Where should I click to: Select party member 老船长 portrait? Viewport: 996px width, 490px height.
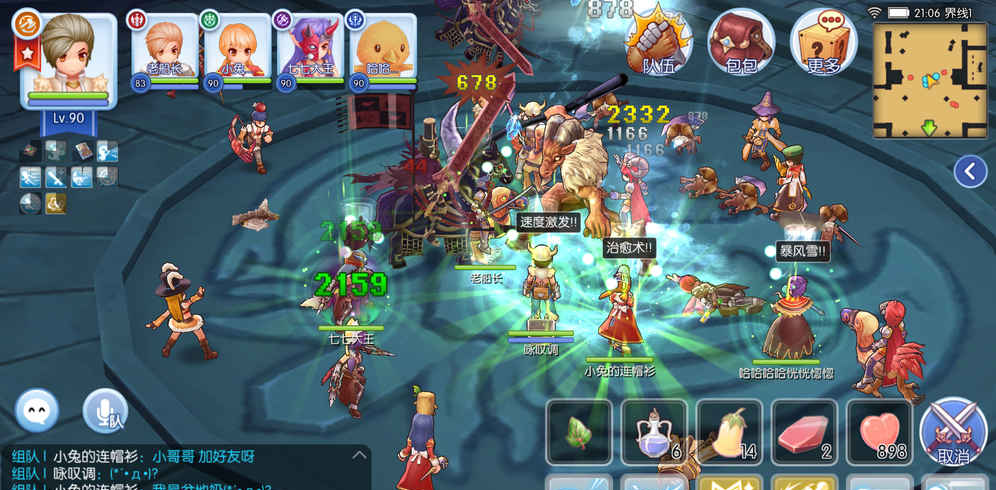coord(165,50)
